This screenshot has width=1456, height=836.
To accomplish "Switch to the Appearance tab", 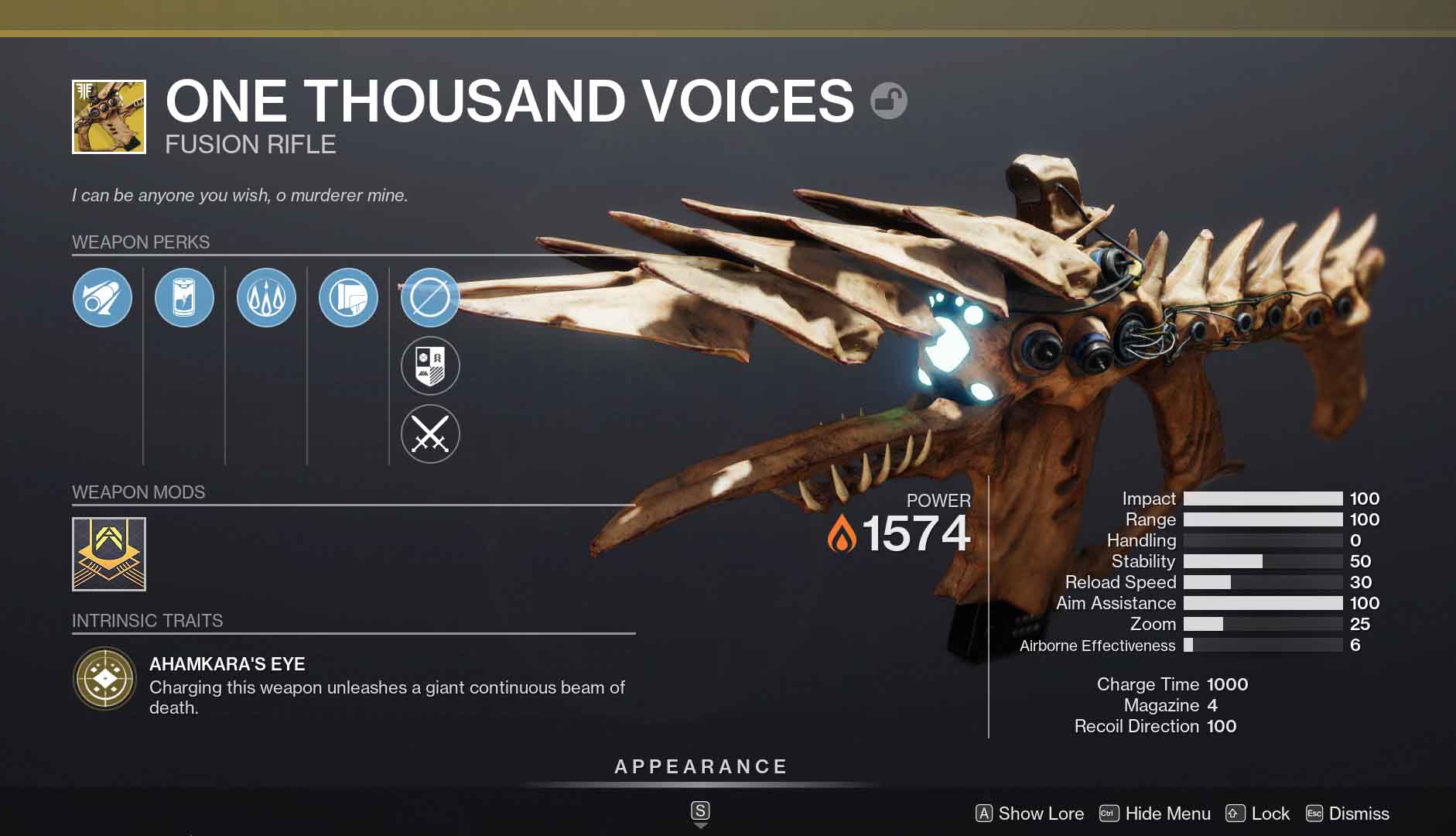I will 700,766.
